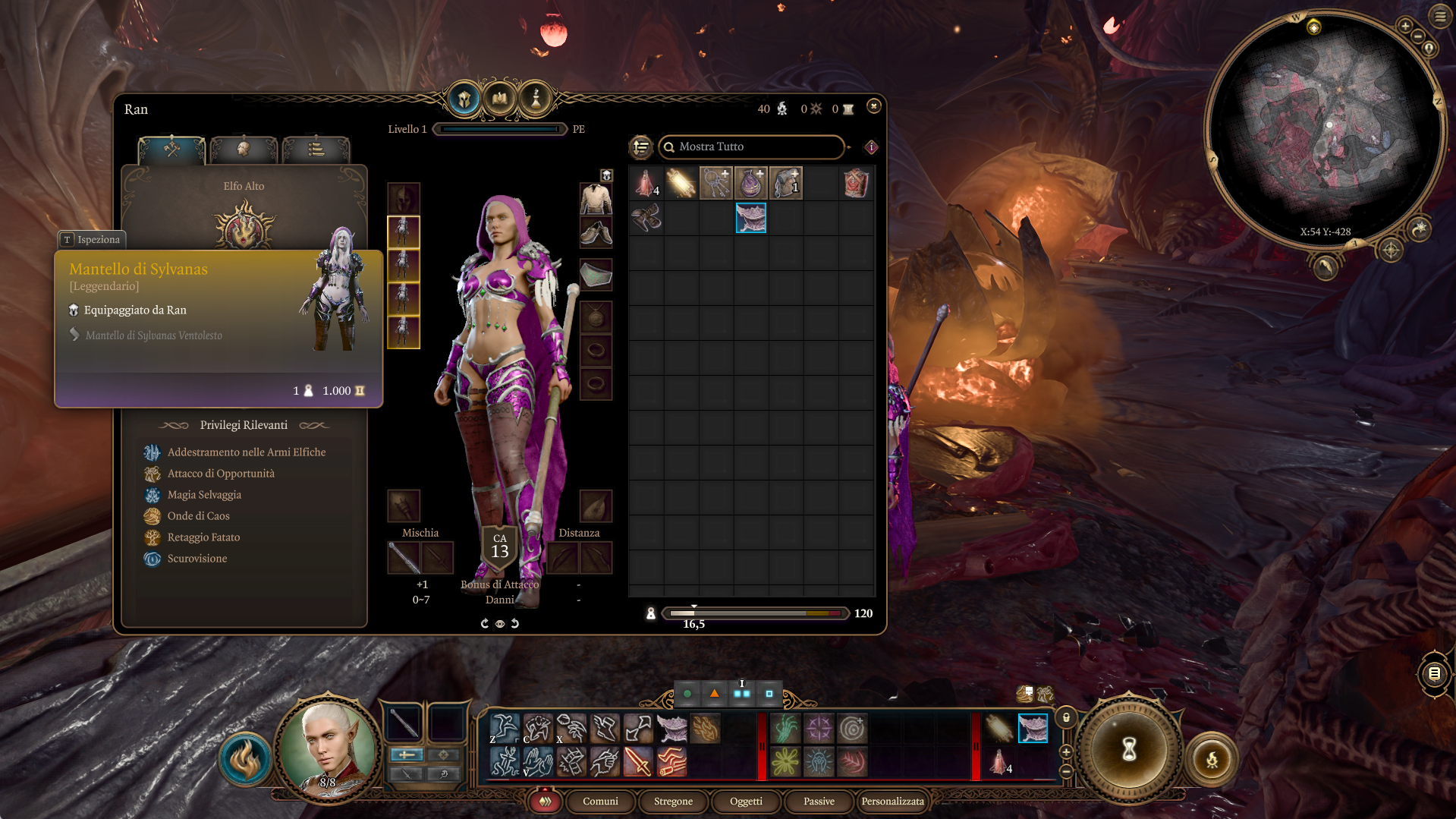
Task: Select the highlighted cloak item in inventory
Action: pyautogui.click(x=751, y=218)
